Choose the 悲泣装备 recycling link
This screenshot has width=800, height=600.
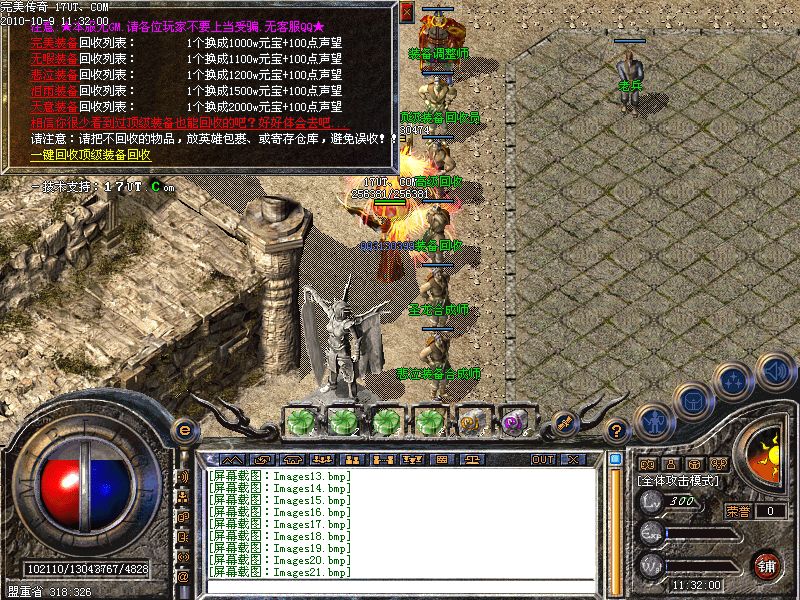54,75
